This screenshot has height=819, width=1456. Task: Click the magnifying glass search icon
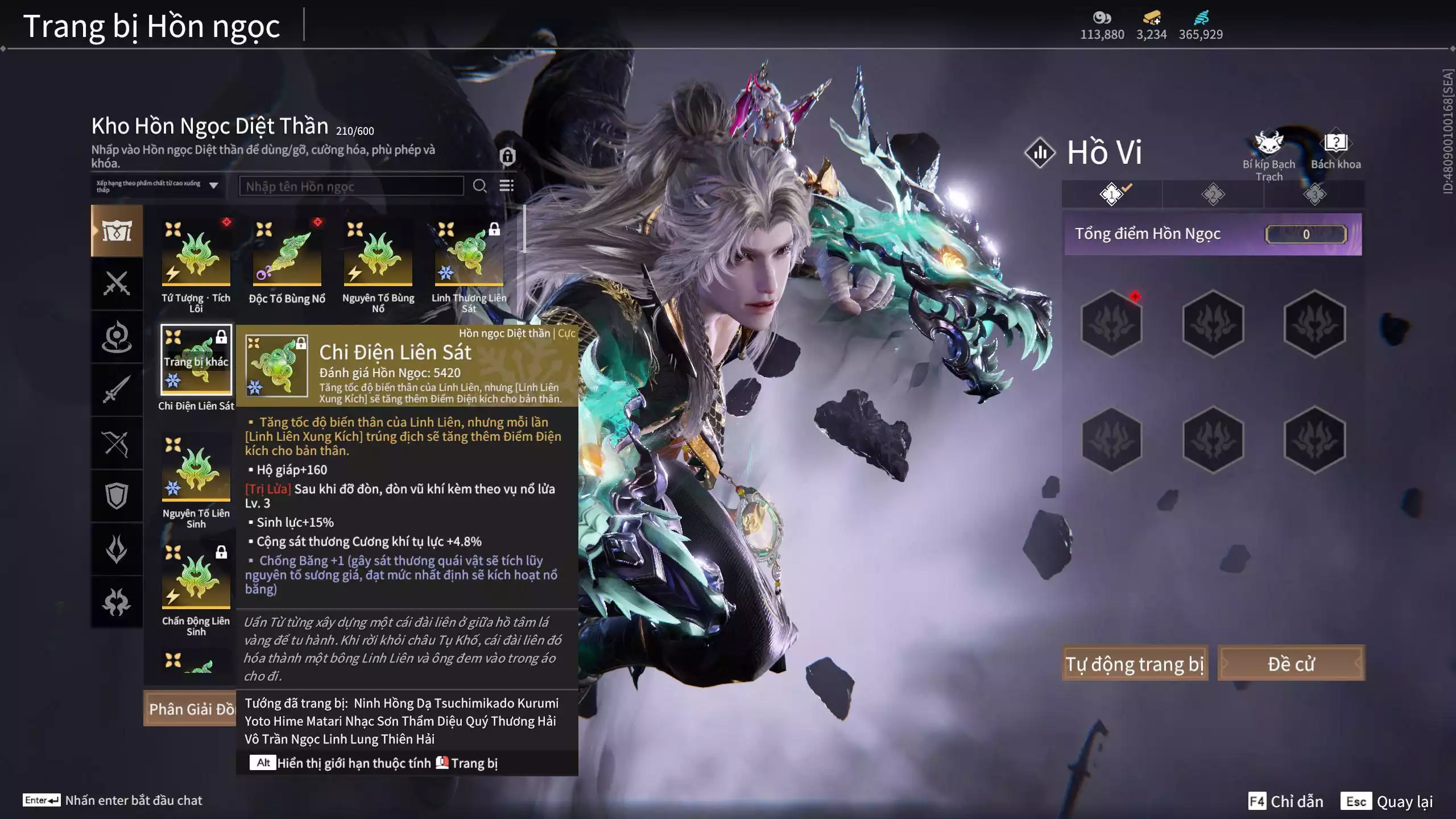pyautogui.click(x=480, y=186)
